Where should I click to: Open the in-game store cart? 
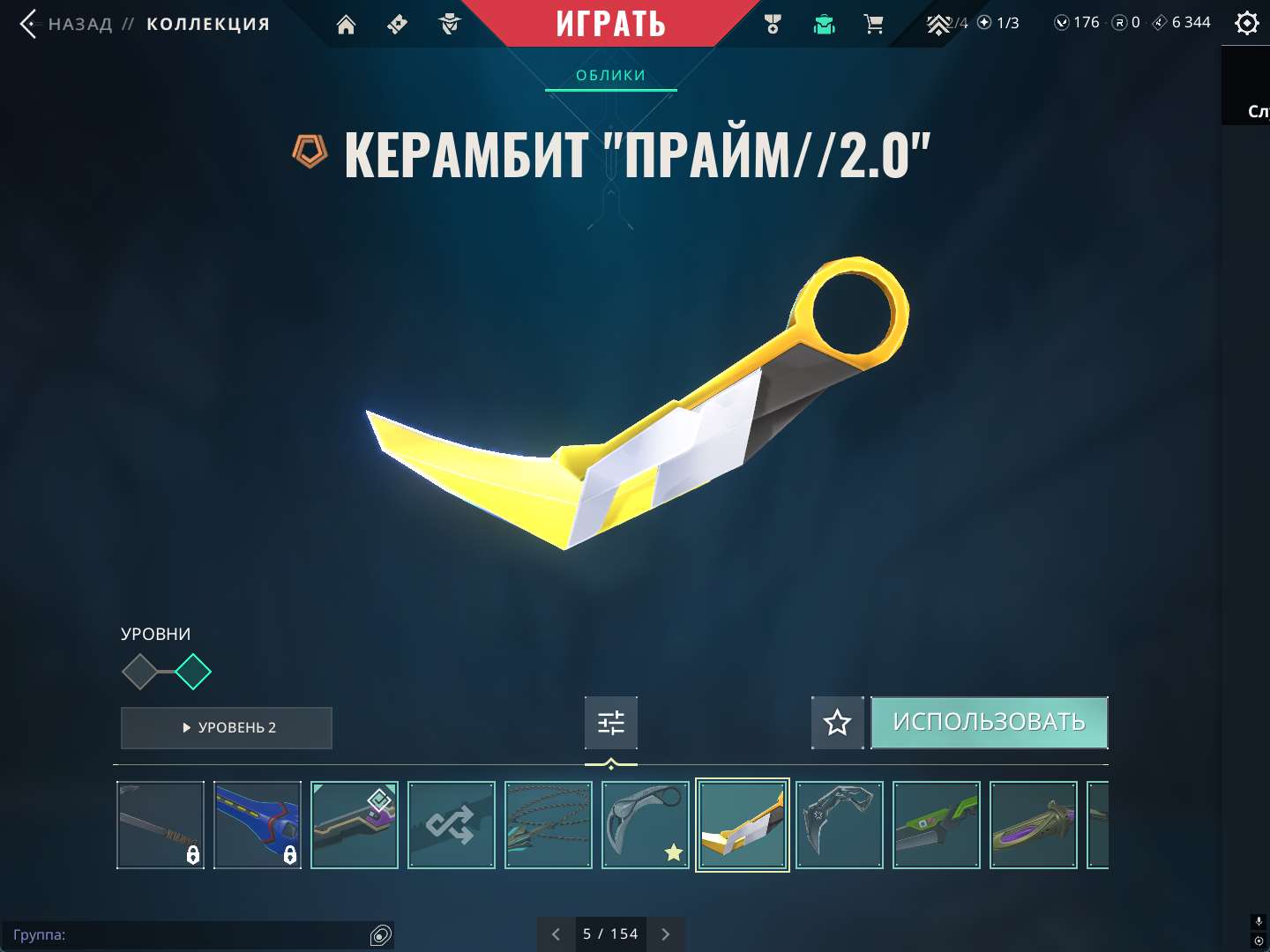874,24
